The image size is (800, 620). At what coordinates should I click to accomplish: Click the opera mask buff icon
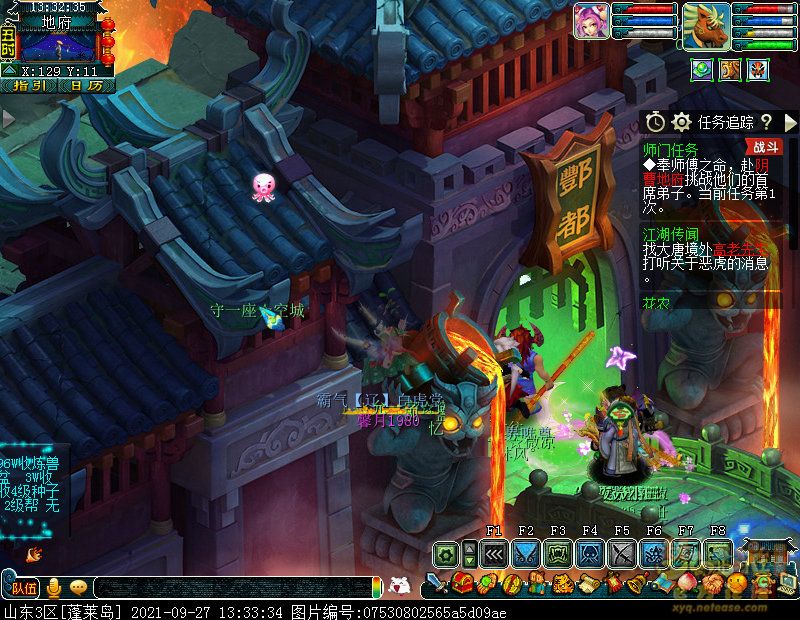pos(760,69)
